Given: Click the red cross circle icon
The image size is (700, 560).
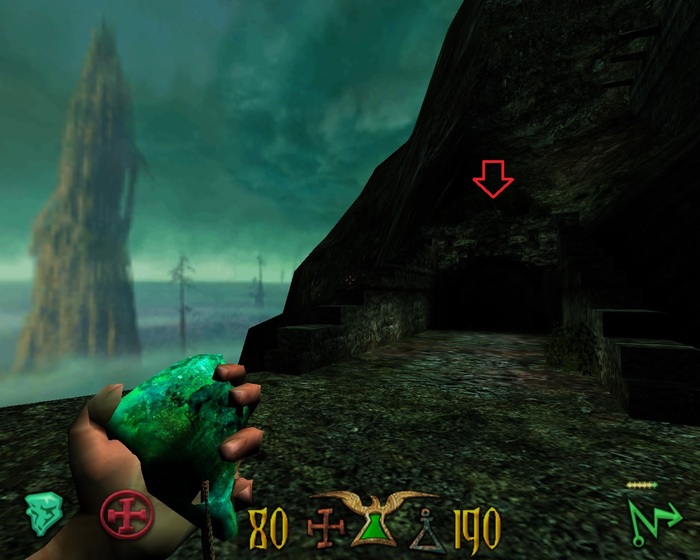Looking at the screenshot, I should pyautogui.click(x=127, y=516).
